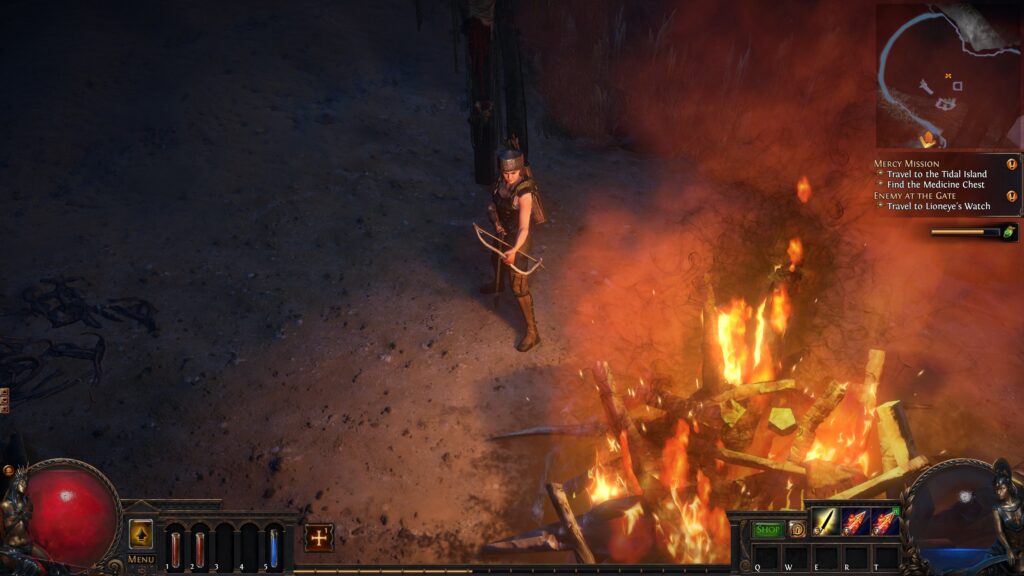Click the Enemy at the Gate quest
This screenshot has height=576, width=1024.
[x=913, y=195]
